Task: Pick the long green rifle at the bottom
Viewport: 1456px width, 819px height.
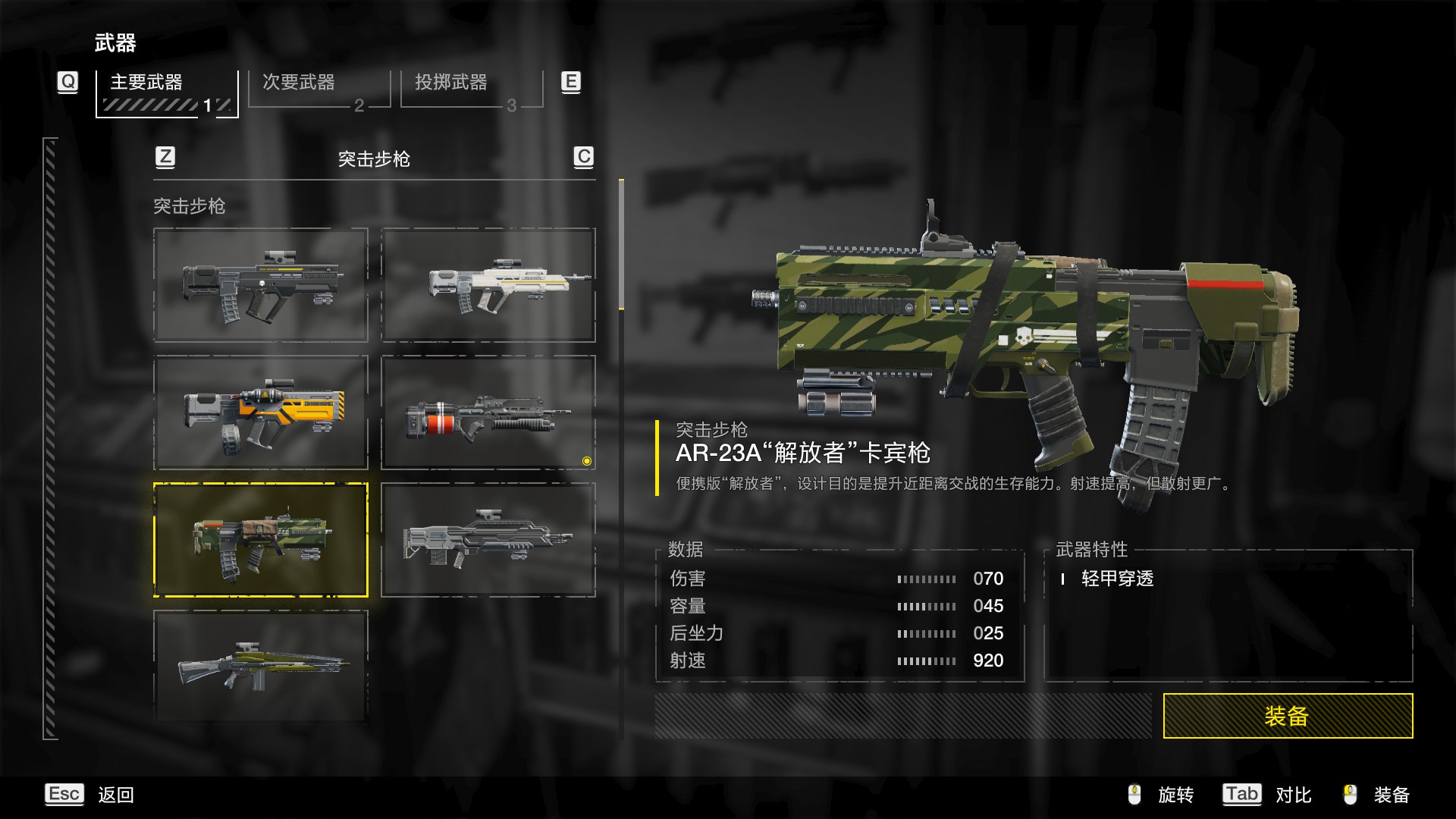Action: coord(261,666)
